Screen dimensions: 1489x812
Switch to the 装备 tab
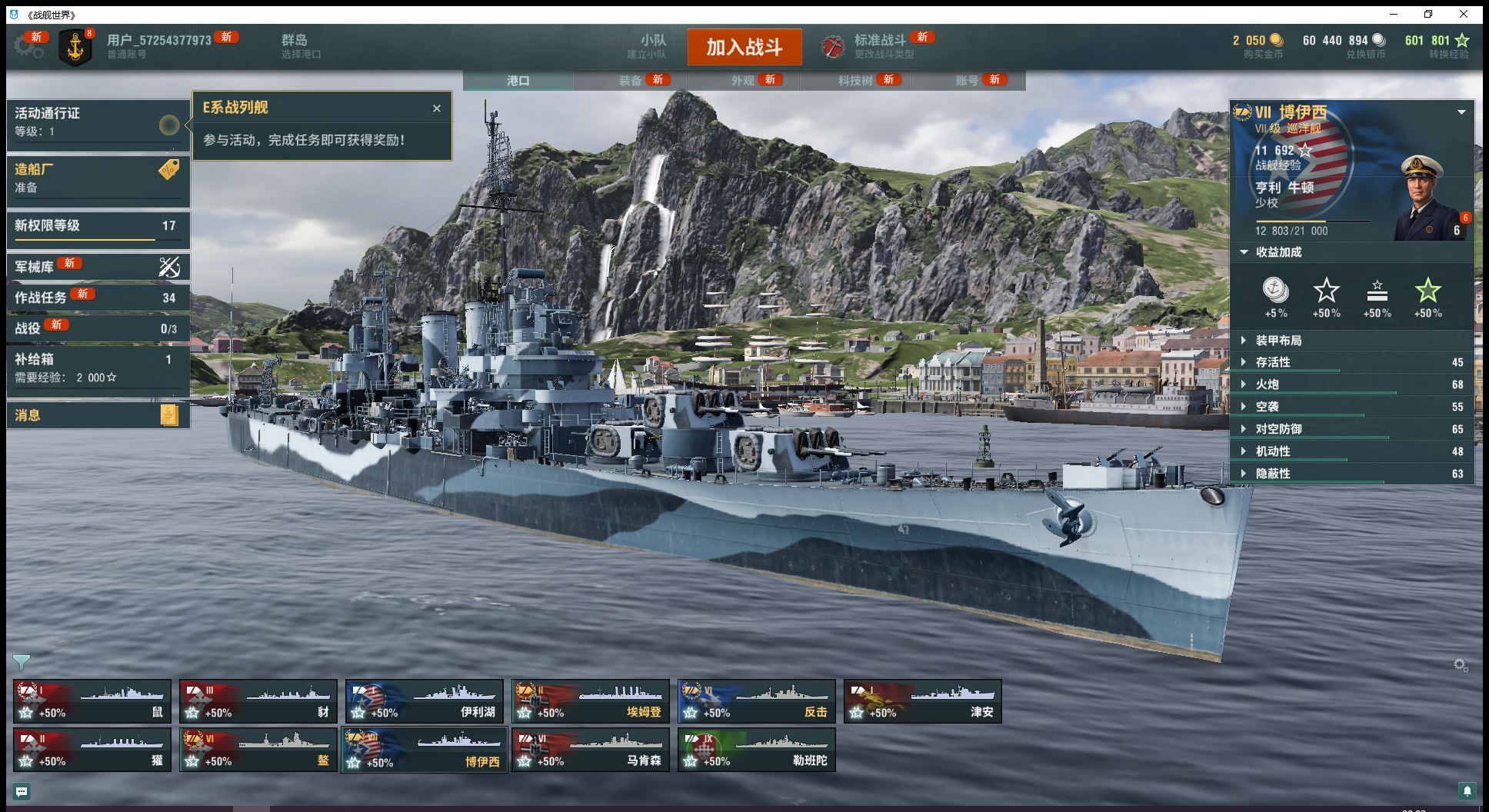[x=631, y=80]
